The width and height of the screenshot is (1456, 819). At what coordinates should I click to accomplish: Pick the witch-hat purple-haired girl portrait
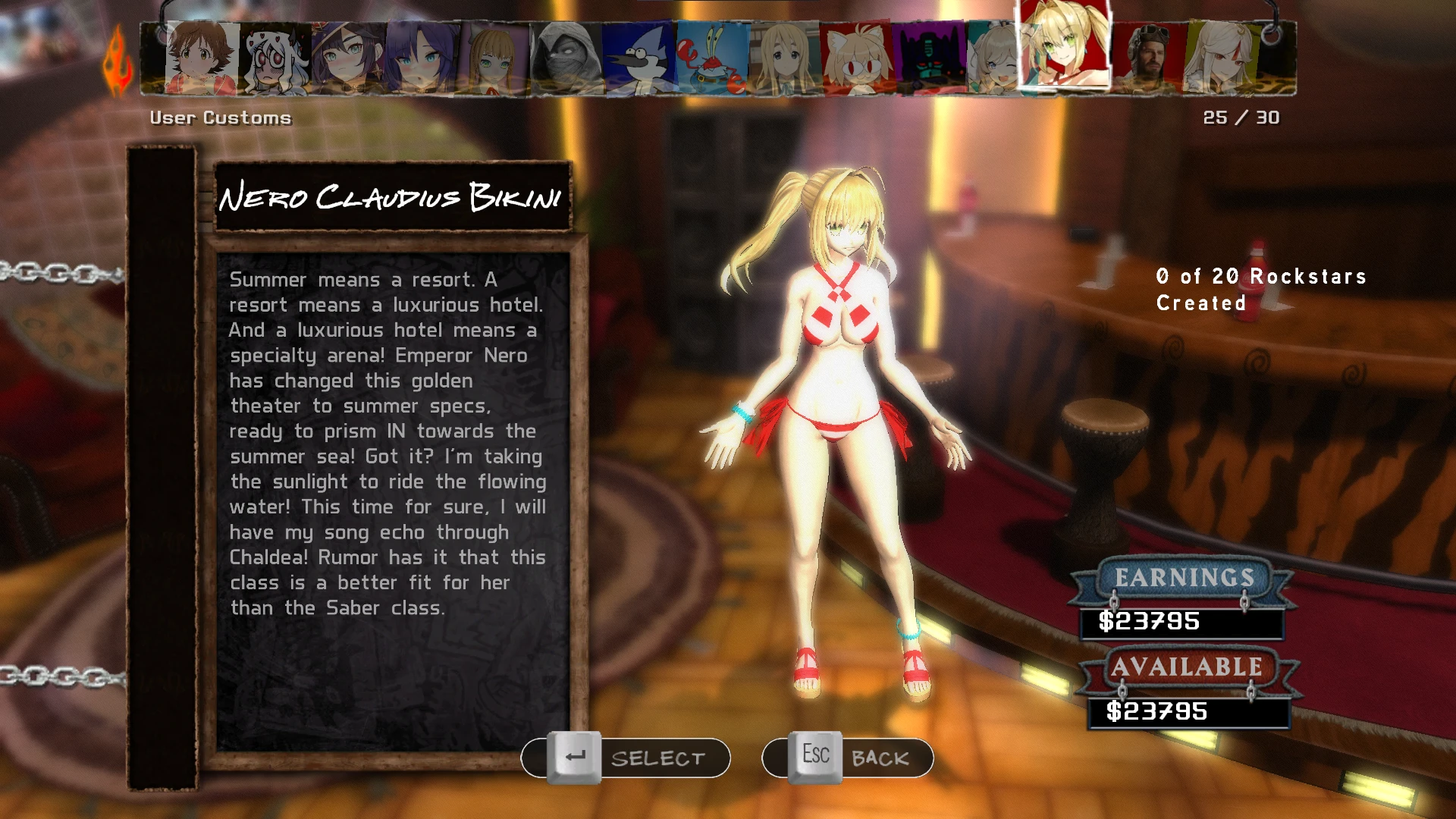click(347, 59)
